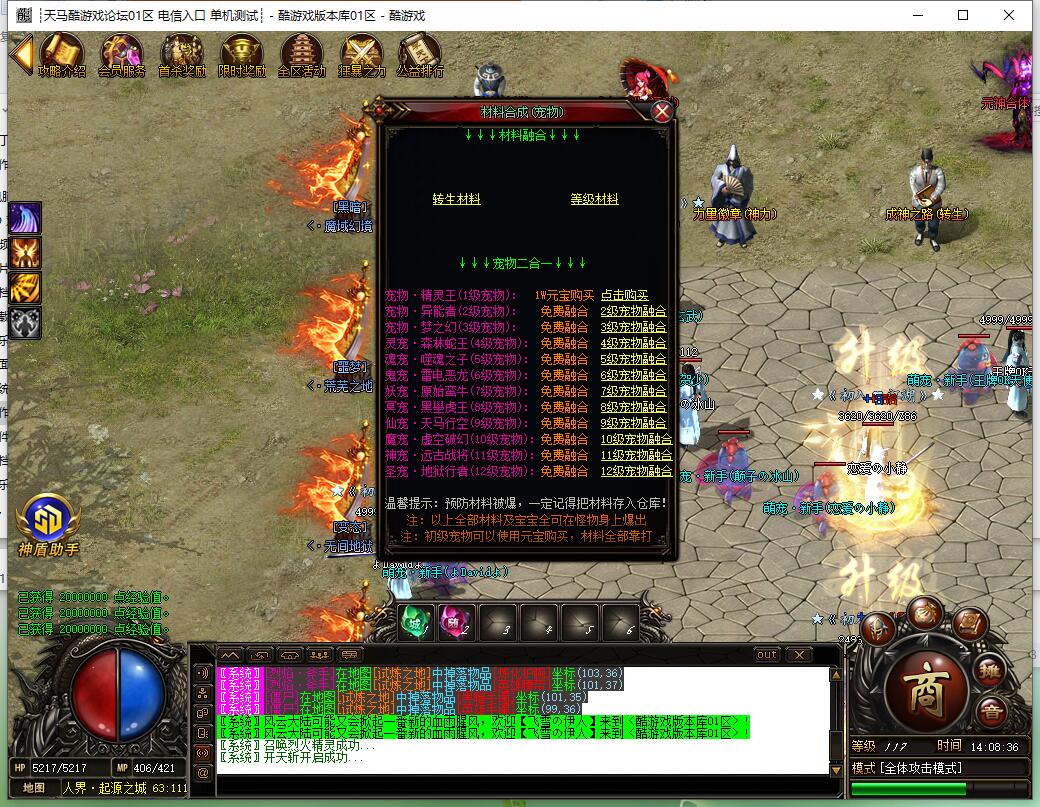Viewport: 1040px width, 807px height.
Task: Show the 首杀奖励 first-kill rewards
Action: [182, 55]
